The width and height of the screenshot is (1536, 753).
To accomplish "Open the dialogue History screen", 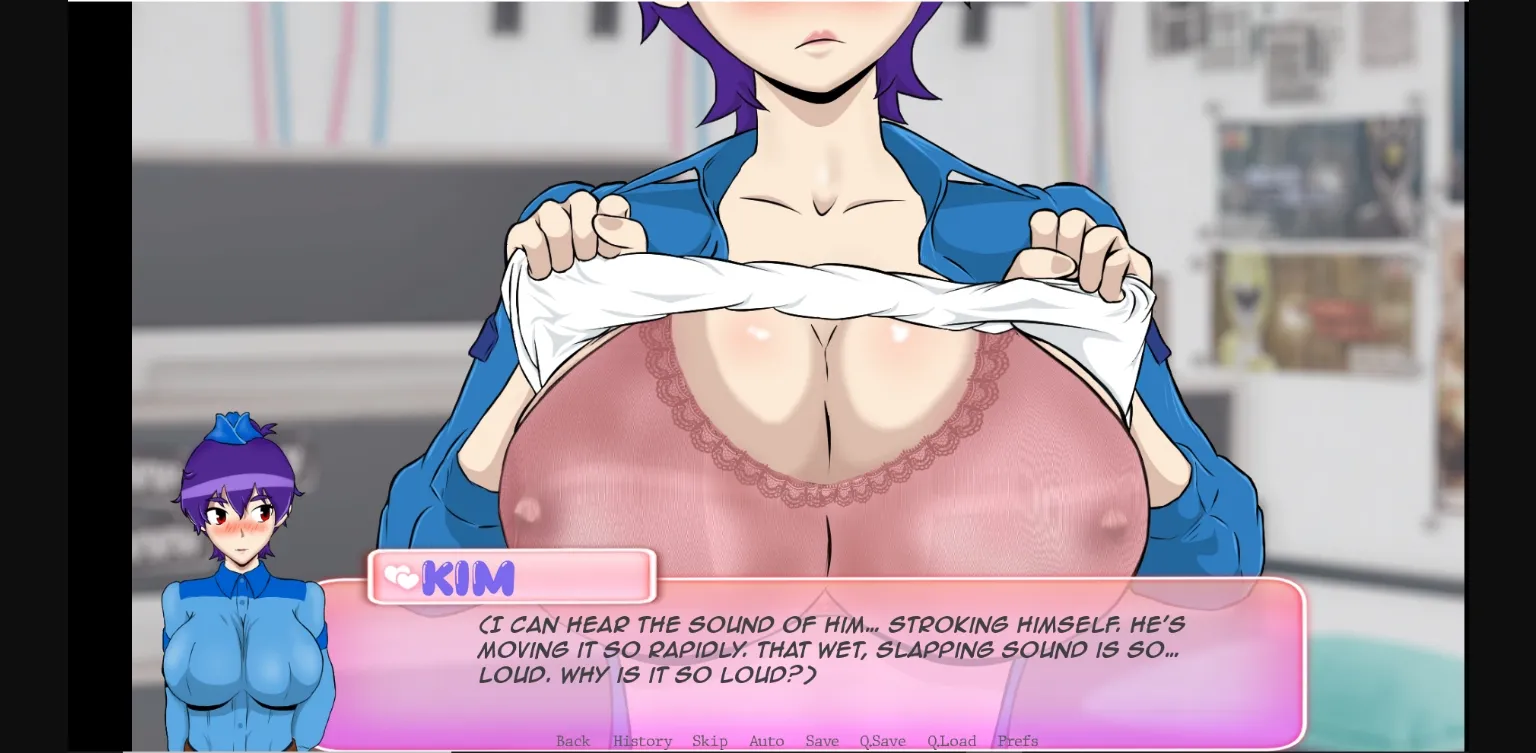I will pyautogui.click(x=642, y=741).
